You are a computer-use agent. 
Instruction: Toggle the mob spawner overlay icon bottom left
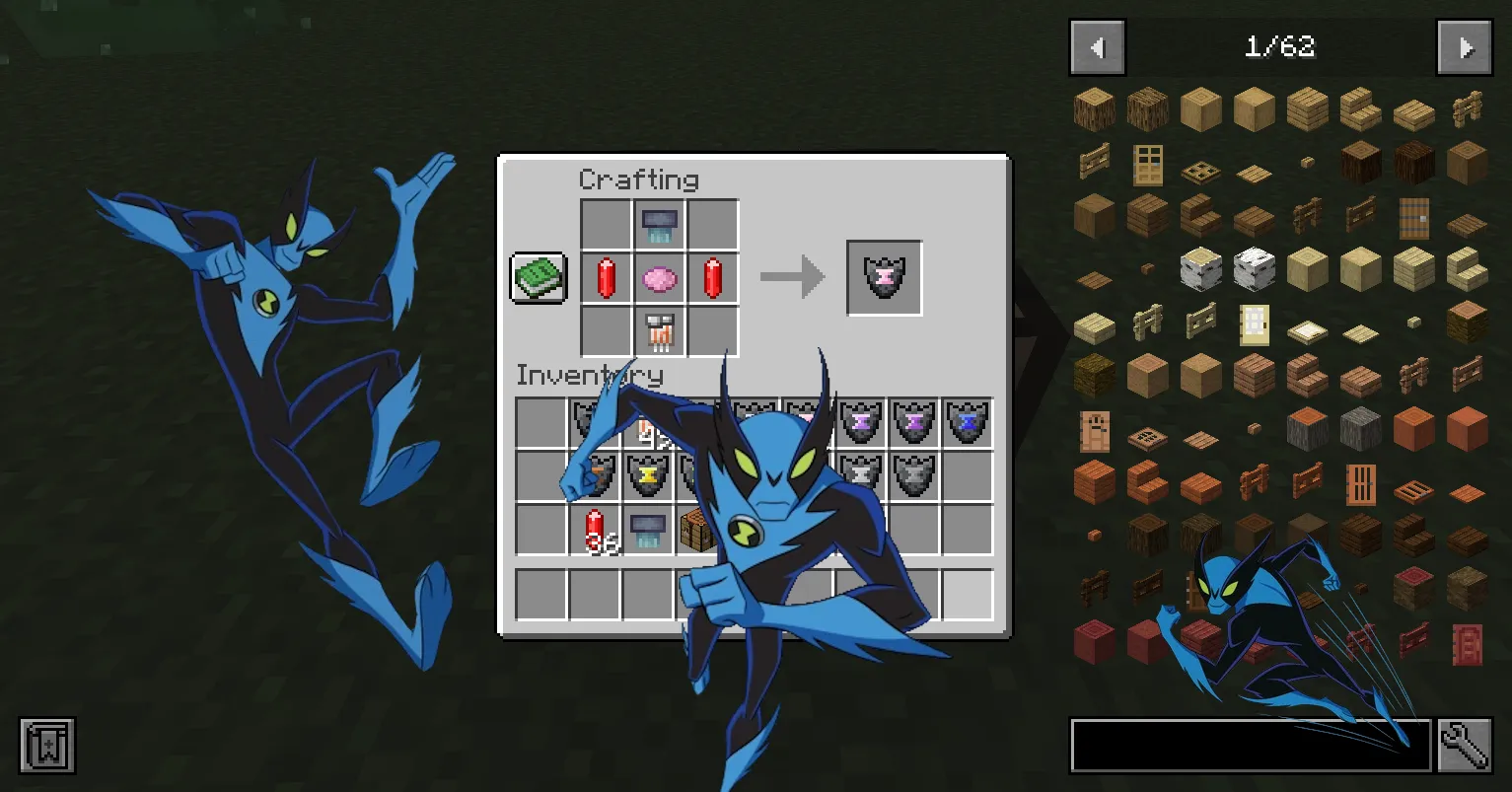(x=45, y=747)
